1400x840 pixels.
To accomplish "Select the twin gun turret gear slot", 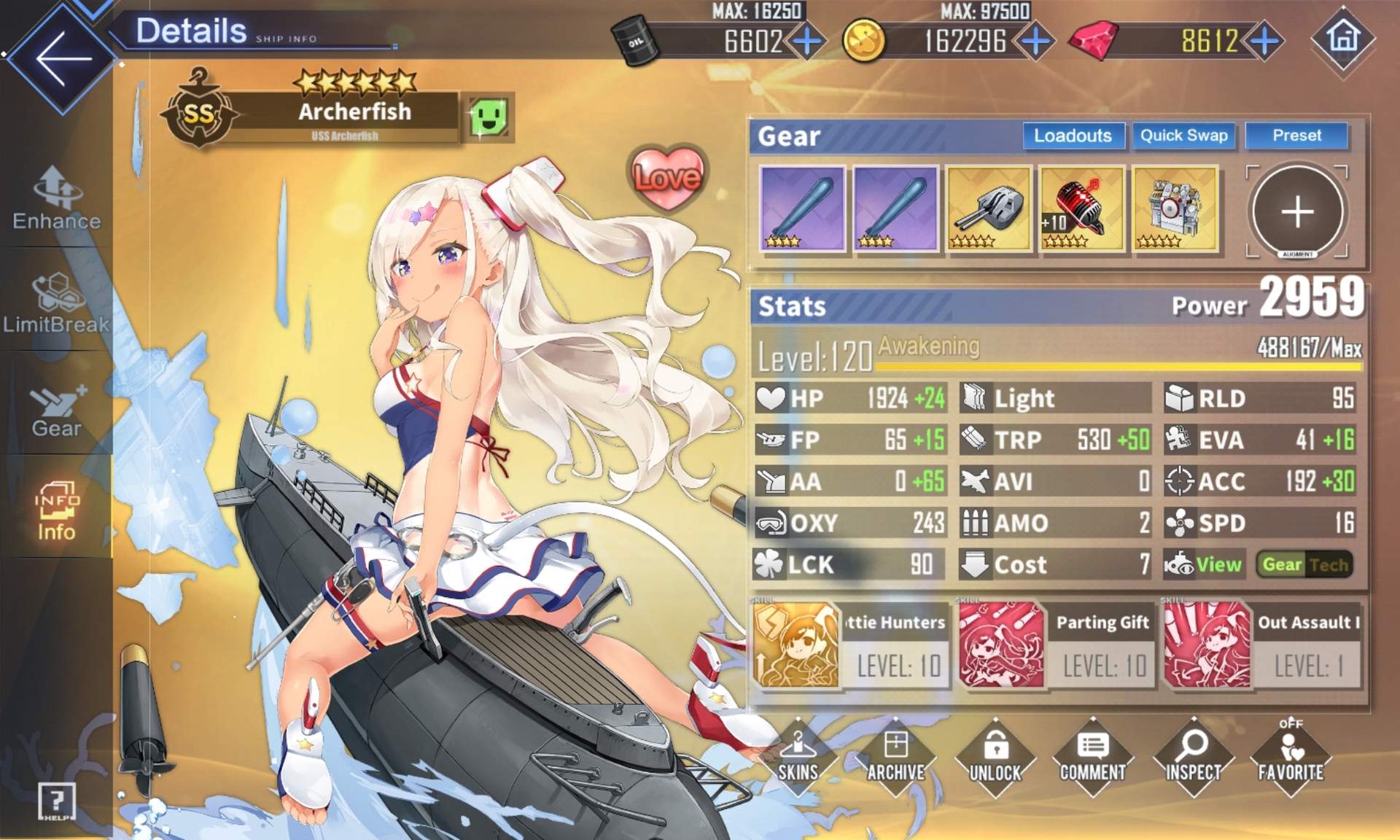I will [x=989, y=209].
